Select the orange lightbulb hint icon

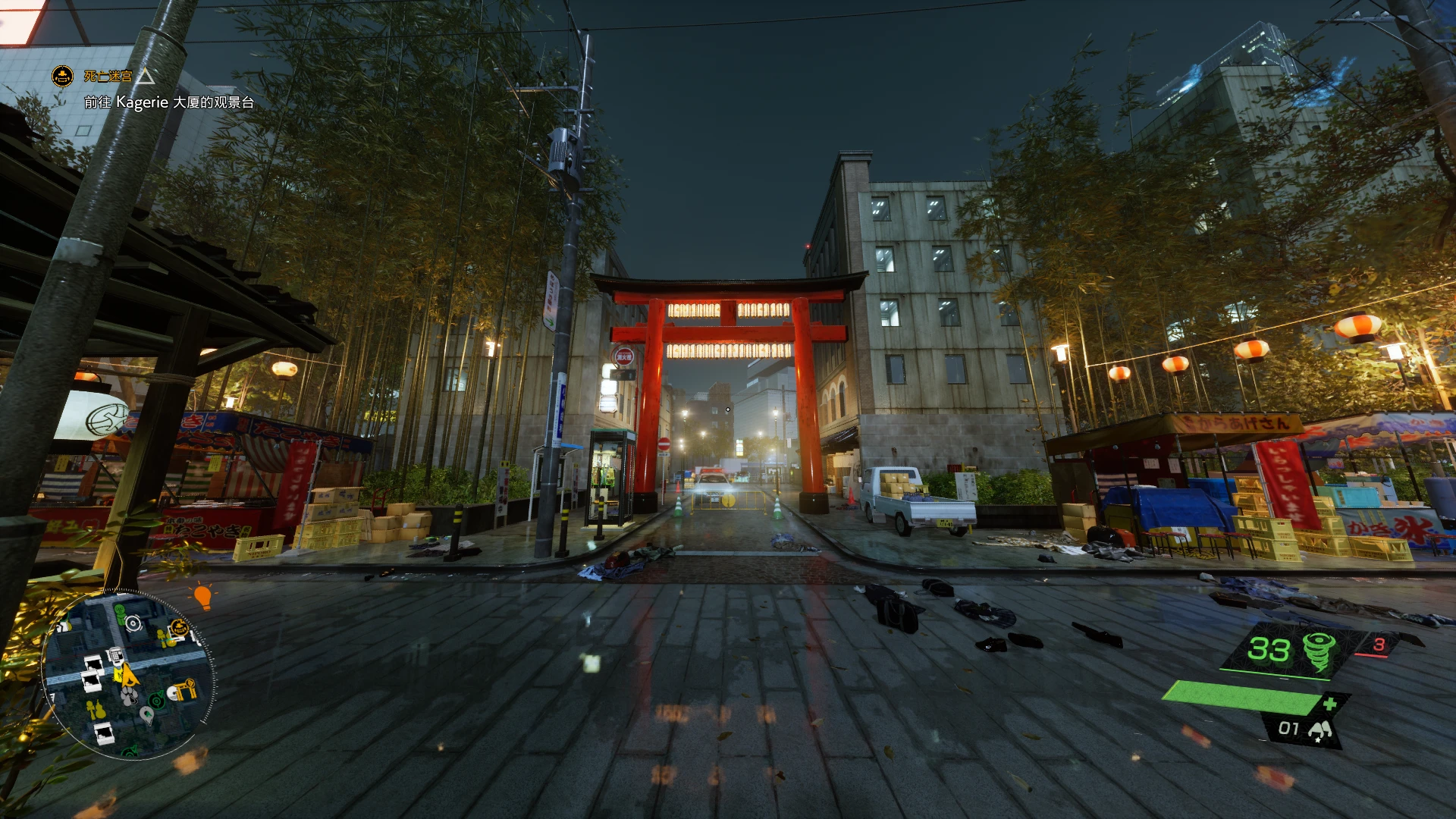click(x=202, y=597)
